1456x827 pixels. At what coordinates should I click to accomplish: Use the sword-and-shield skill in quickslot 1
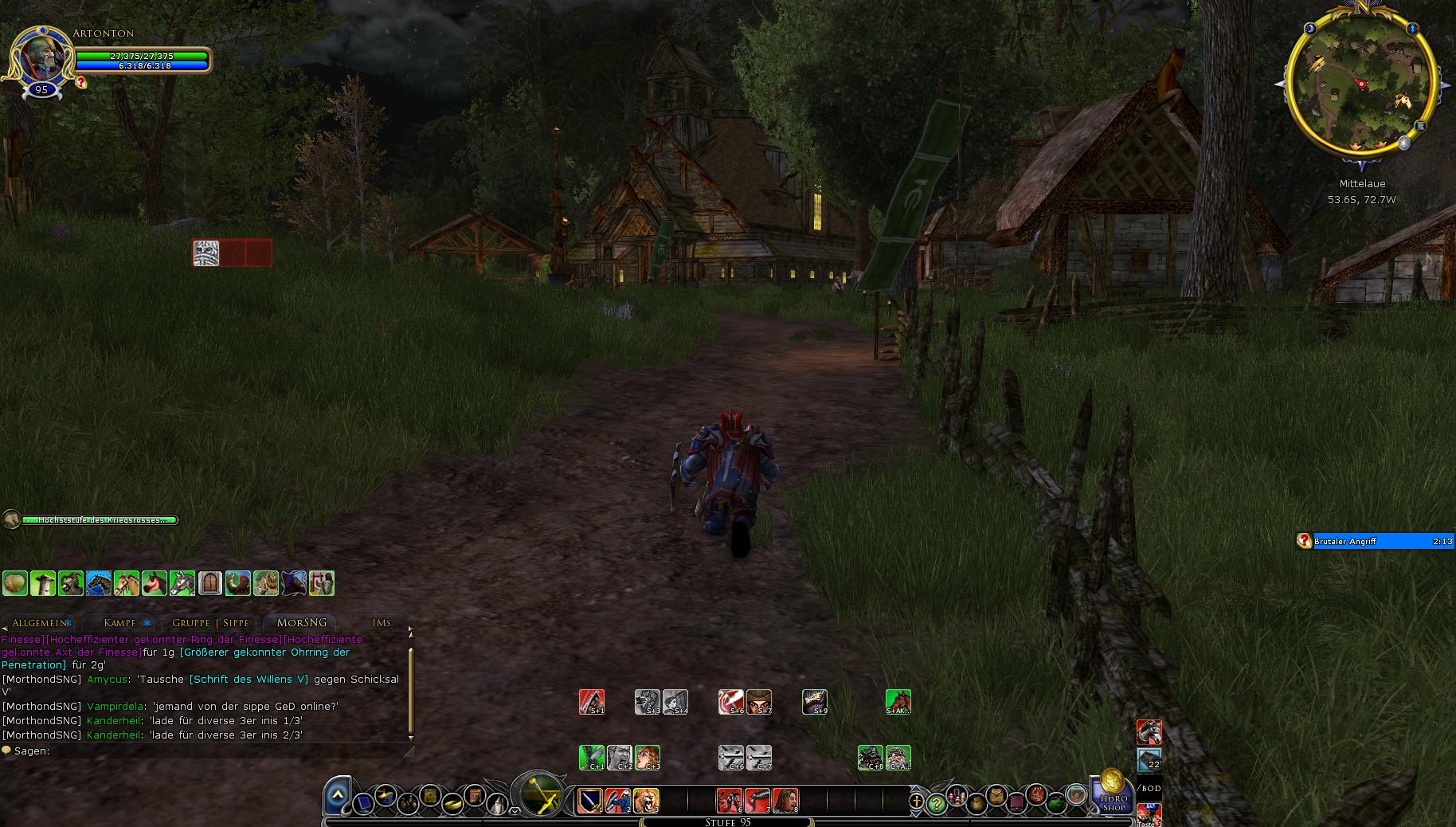click(590, 800)
